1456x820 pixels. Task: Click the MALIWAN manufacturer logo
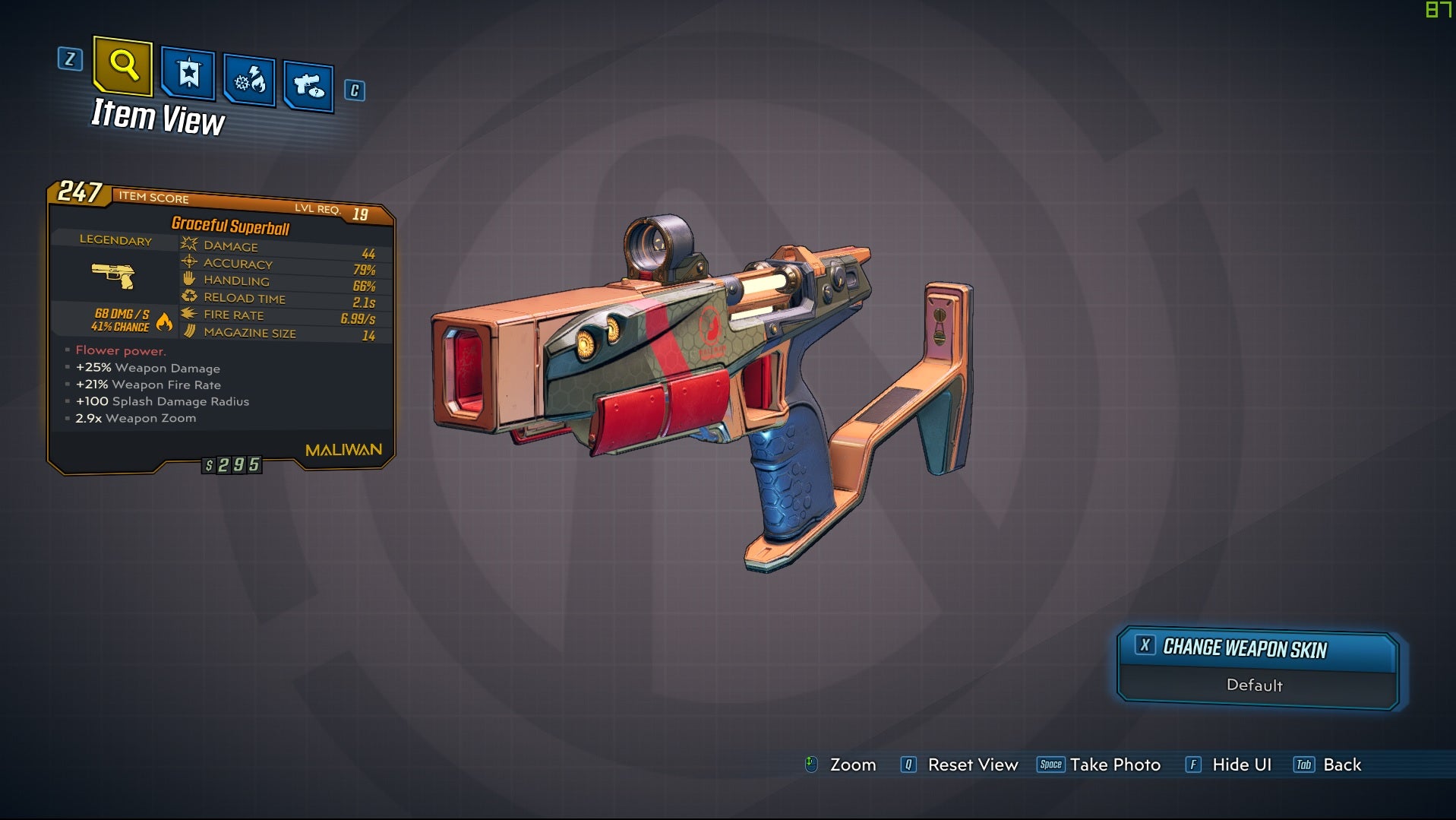pyautogui.click(x=343, y=450)
